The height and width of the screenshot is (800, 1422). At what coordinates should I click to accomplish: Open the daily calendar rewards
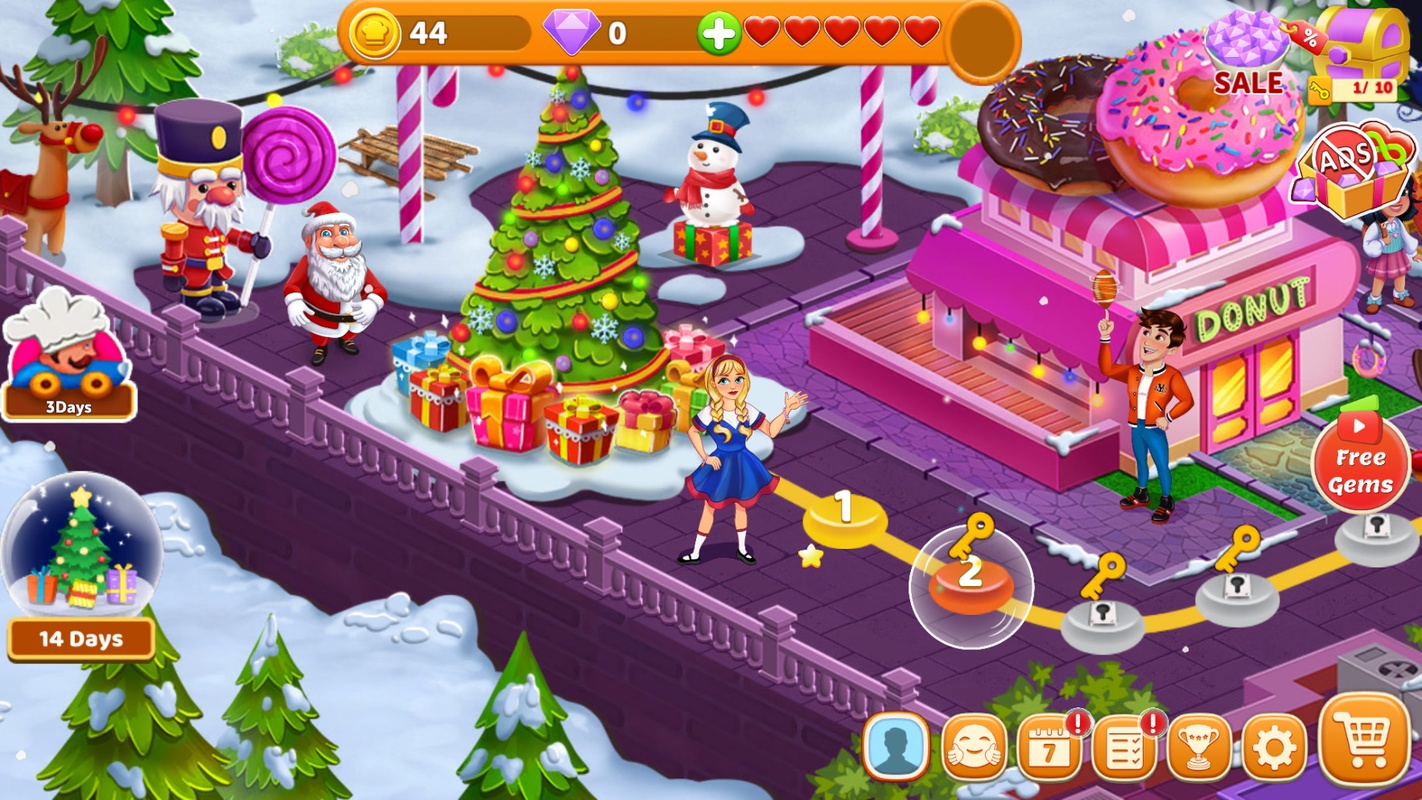pos(1049,747)
